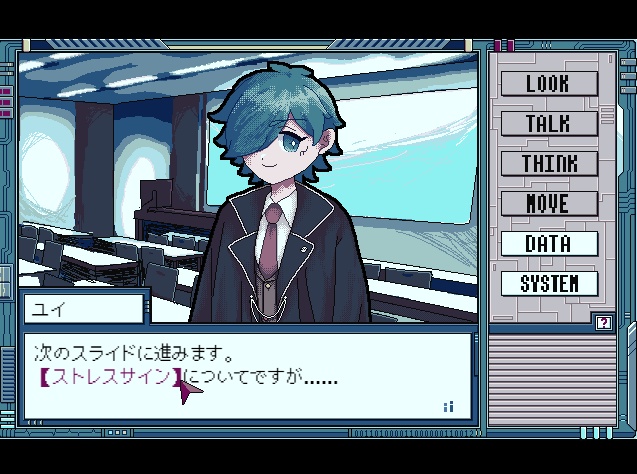This screenshot has width=637, height=474.
Task: Show help with the question mark icon
Action: coord(603,322)
